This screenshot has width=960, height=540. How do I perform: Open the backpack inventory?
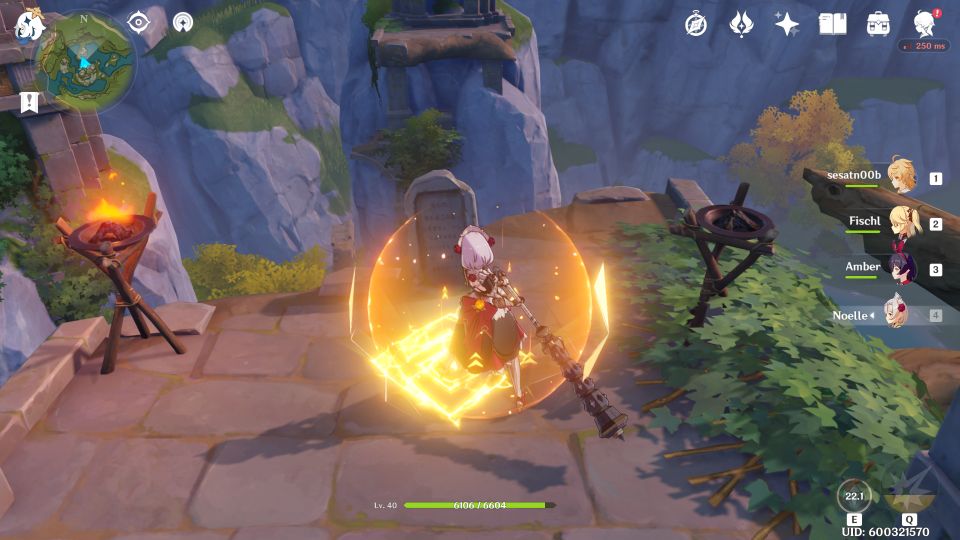tap(878, 24)
